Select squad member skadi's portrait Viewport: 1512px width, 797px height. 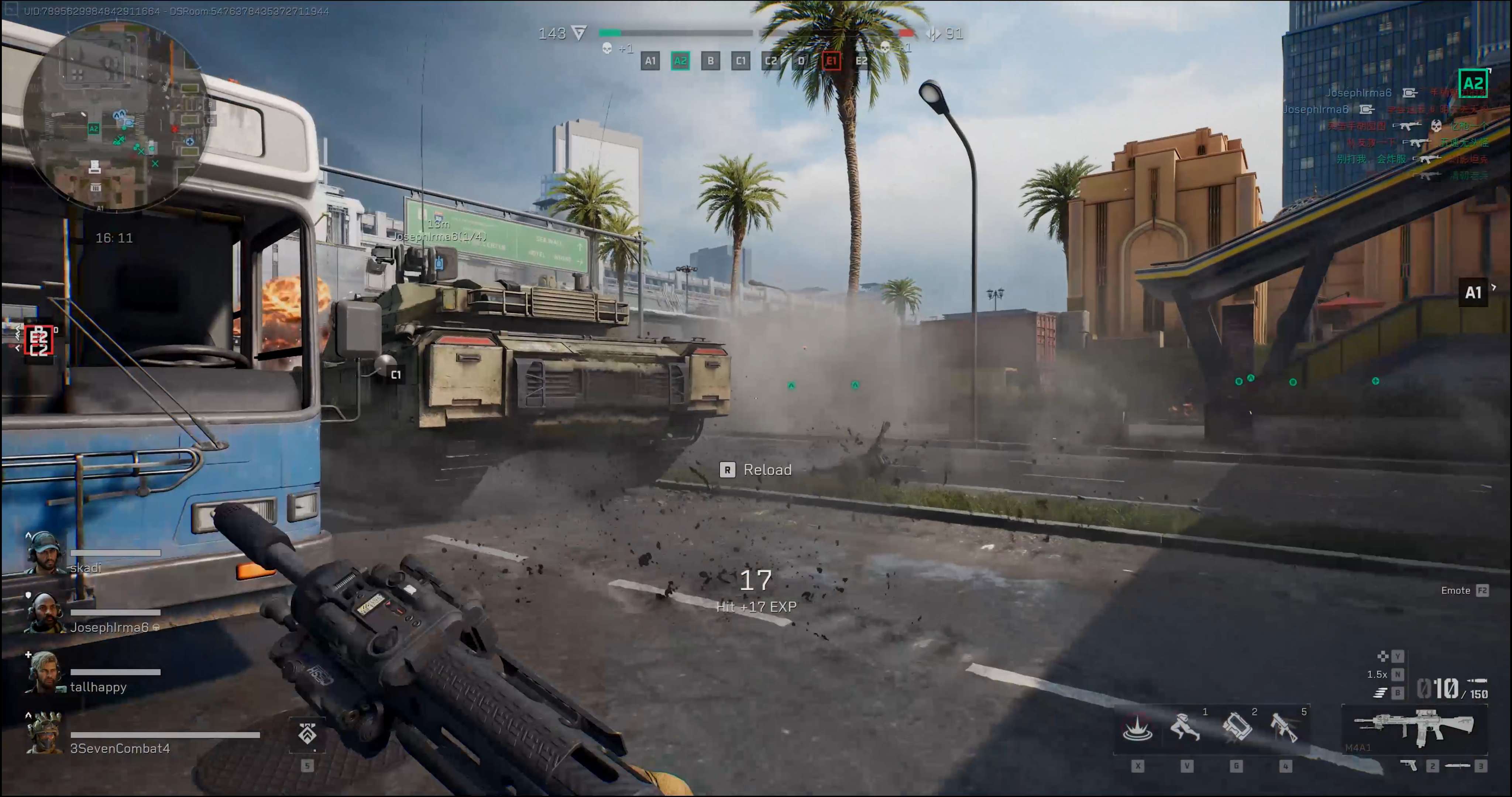point(45,553)
